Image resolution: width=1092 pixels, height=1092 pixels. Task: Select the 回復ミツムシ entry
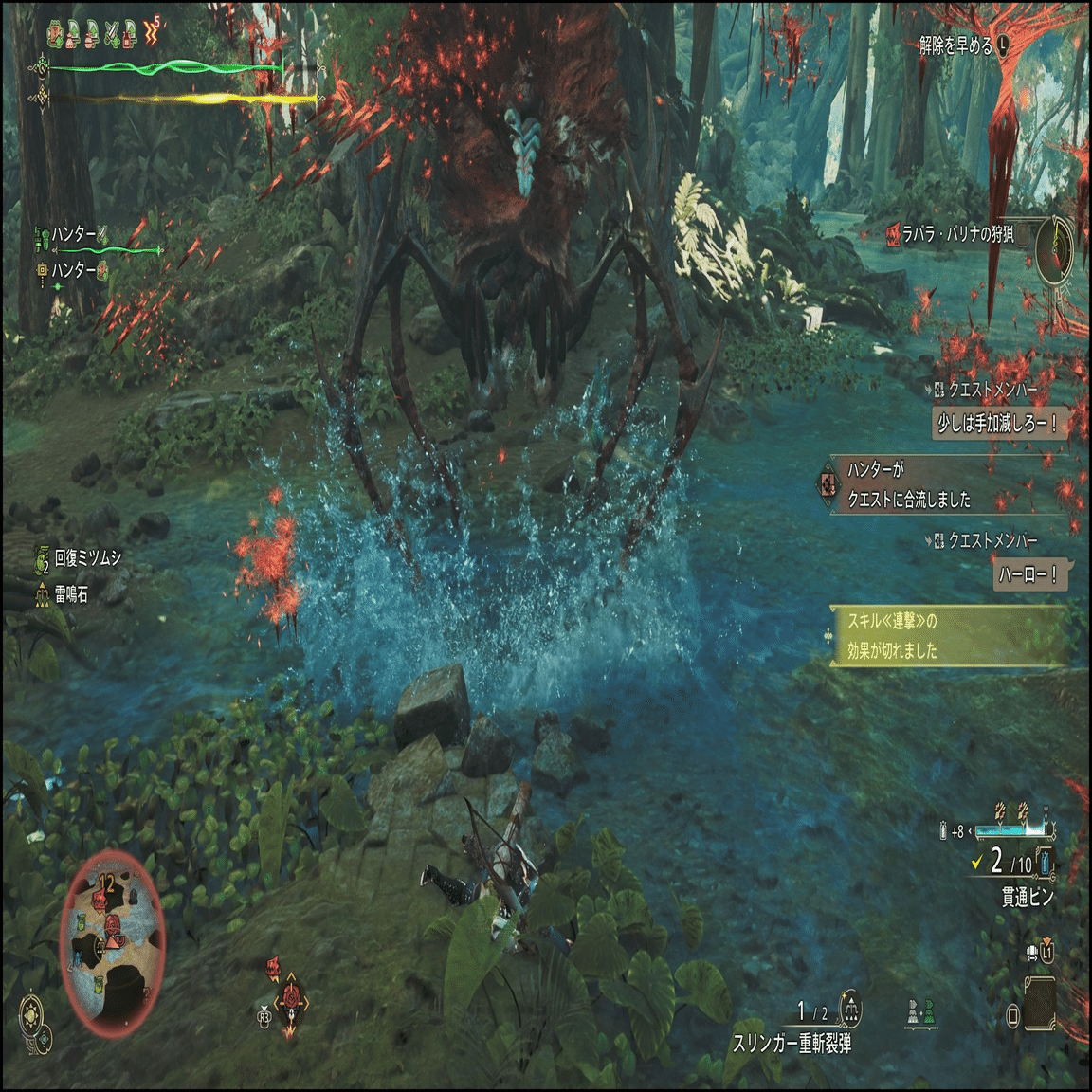(x=87, y=558)
